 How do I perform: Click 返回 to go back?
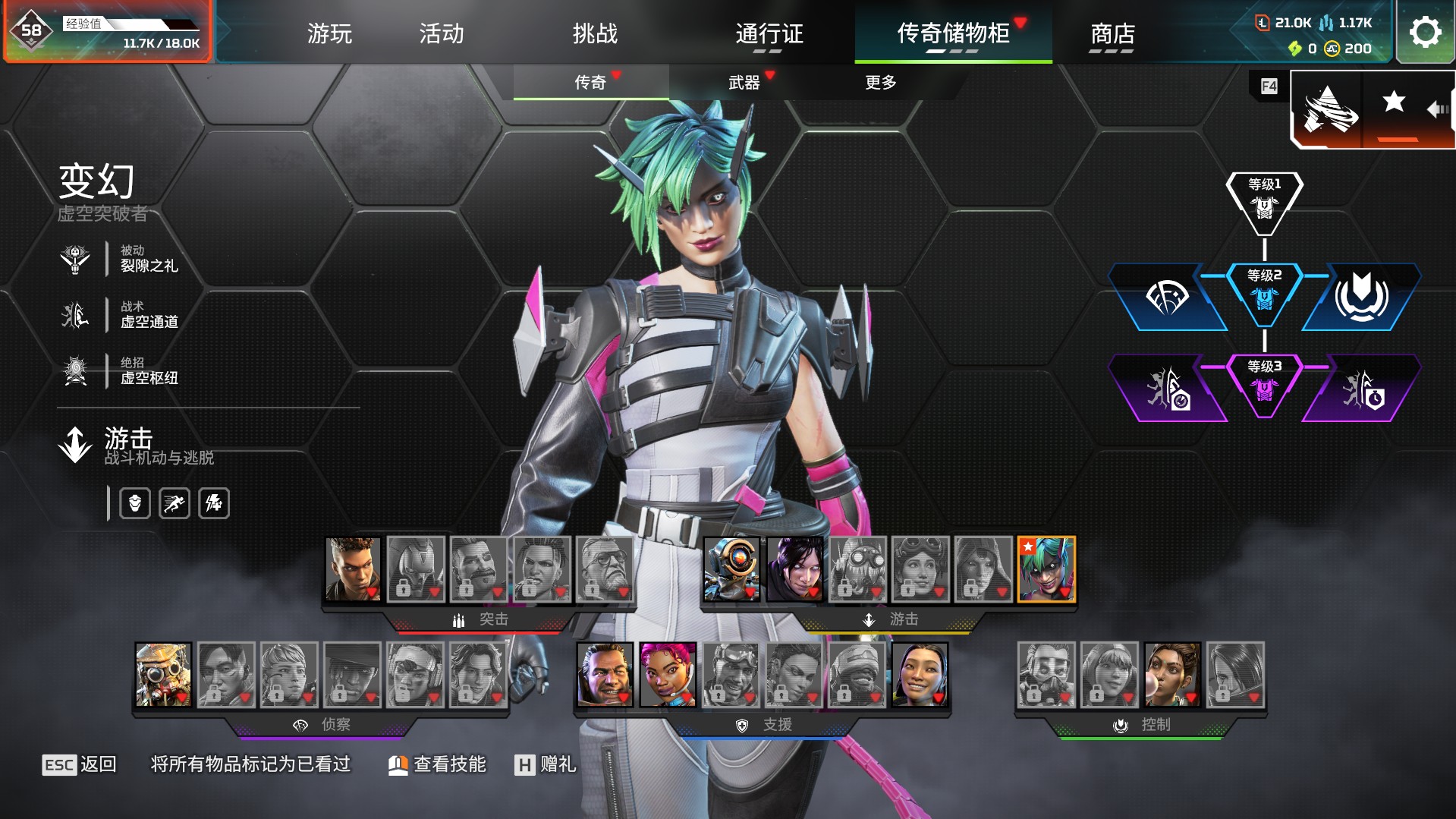point(80,764)
